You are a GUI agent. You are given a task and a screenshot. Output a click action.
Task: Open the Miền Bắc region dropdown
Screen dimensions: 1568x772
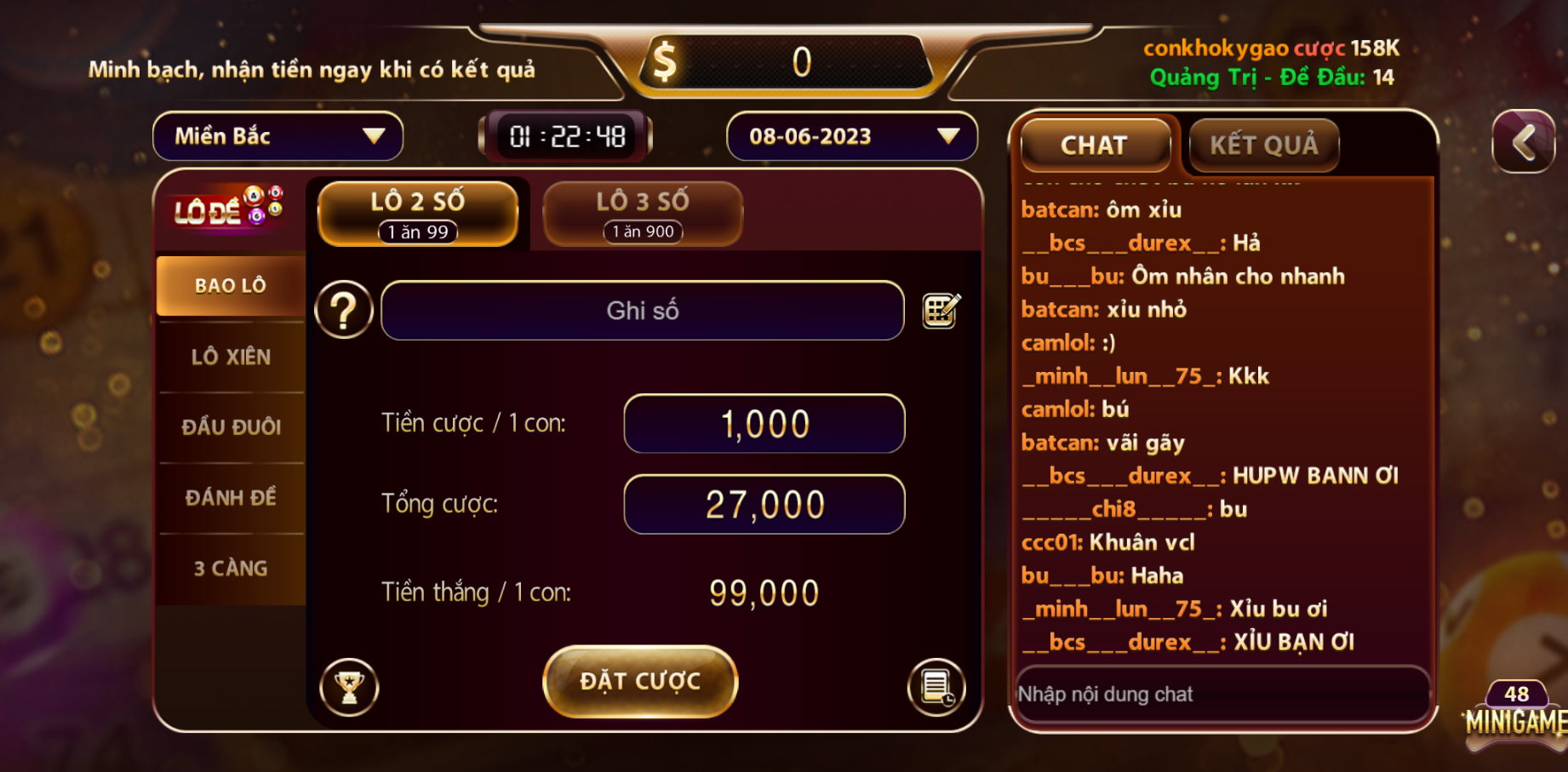[x=278, y=136]
